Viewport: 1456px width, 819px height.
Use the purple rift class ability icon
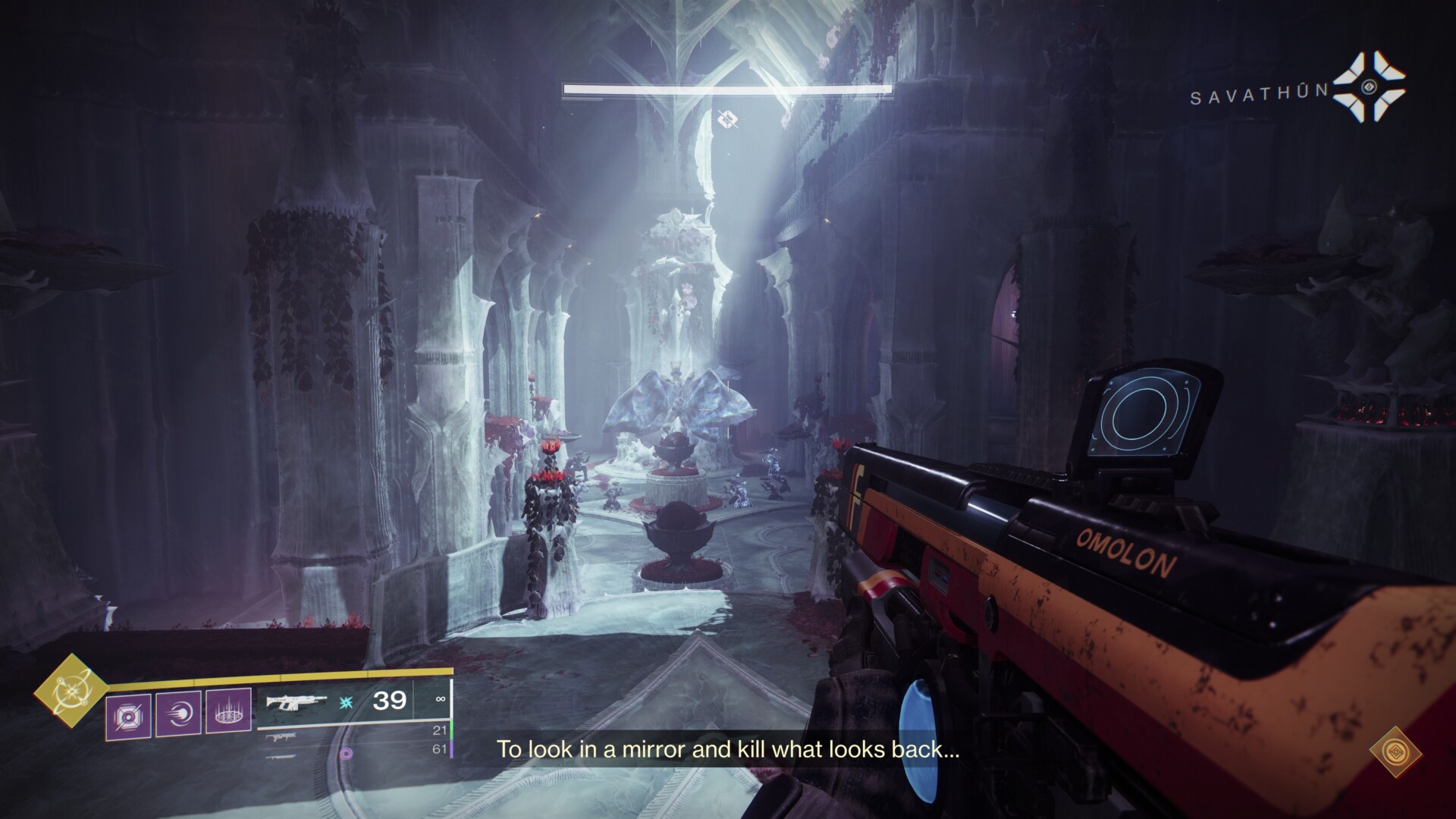228,713
